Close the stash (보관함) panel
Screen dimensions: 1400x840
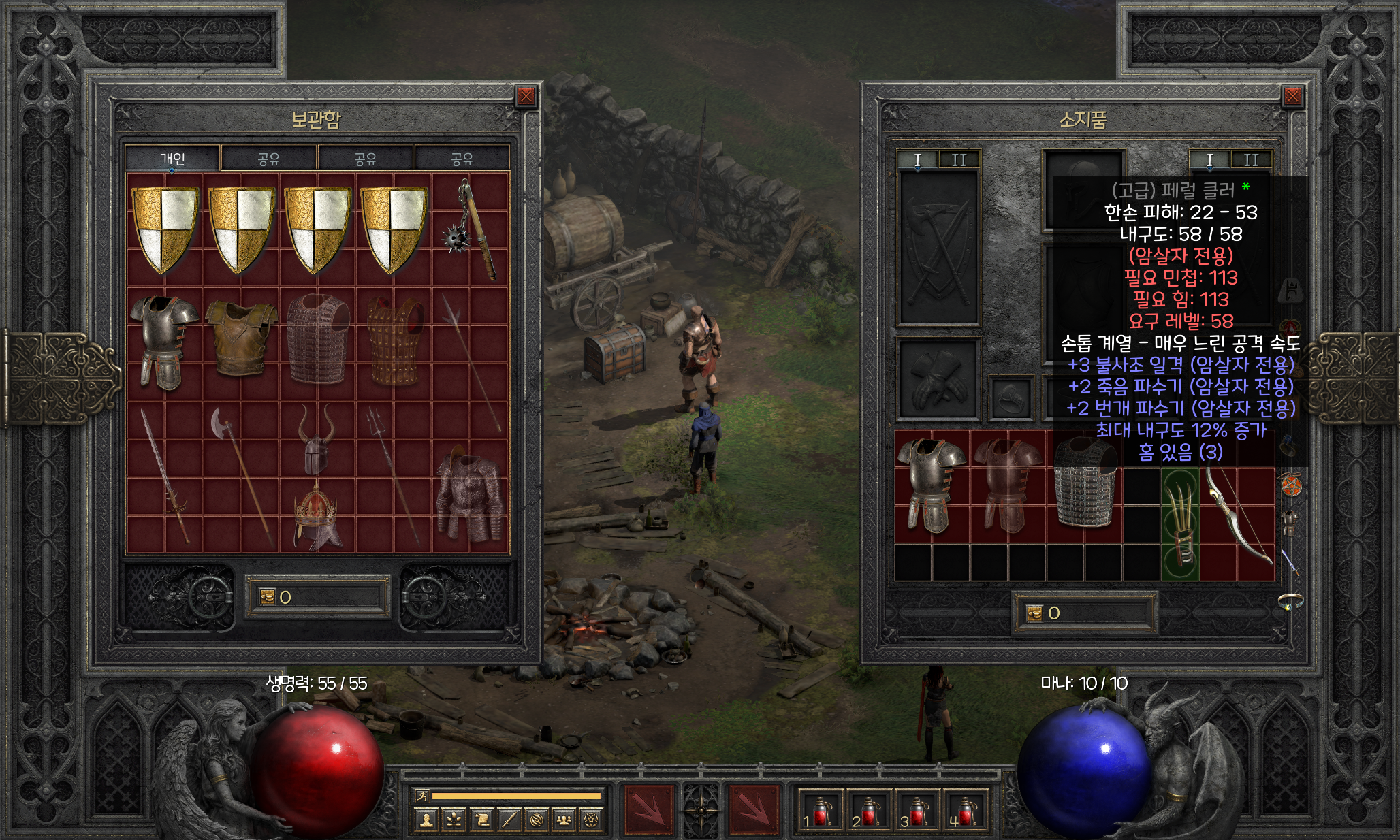(526, 97)
